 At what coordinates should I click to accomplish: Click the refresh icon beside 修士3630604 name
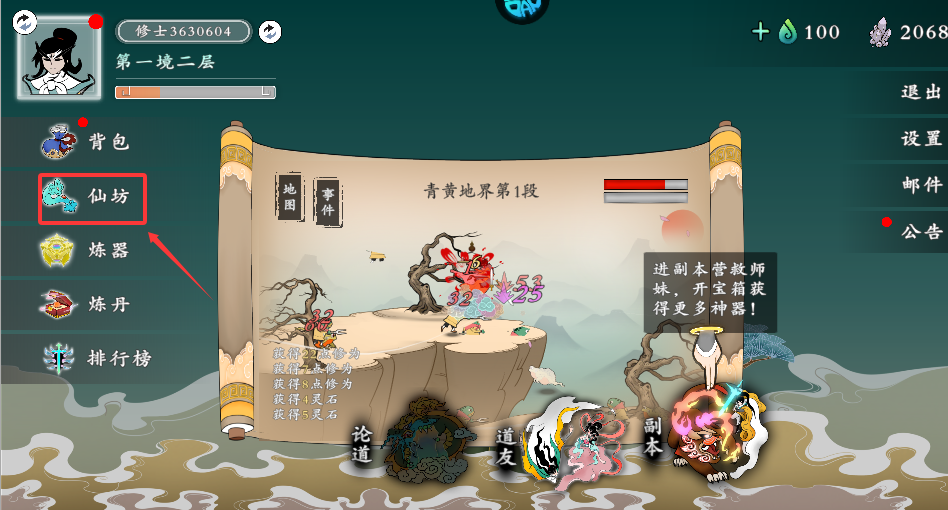(269, 32)
